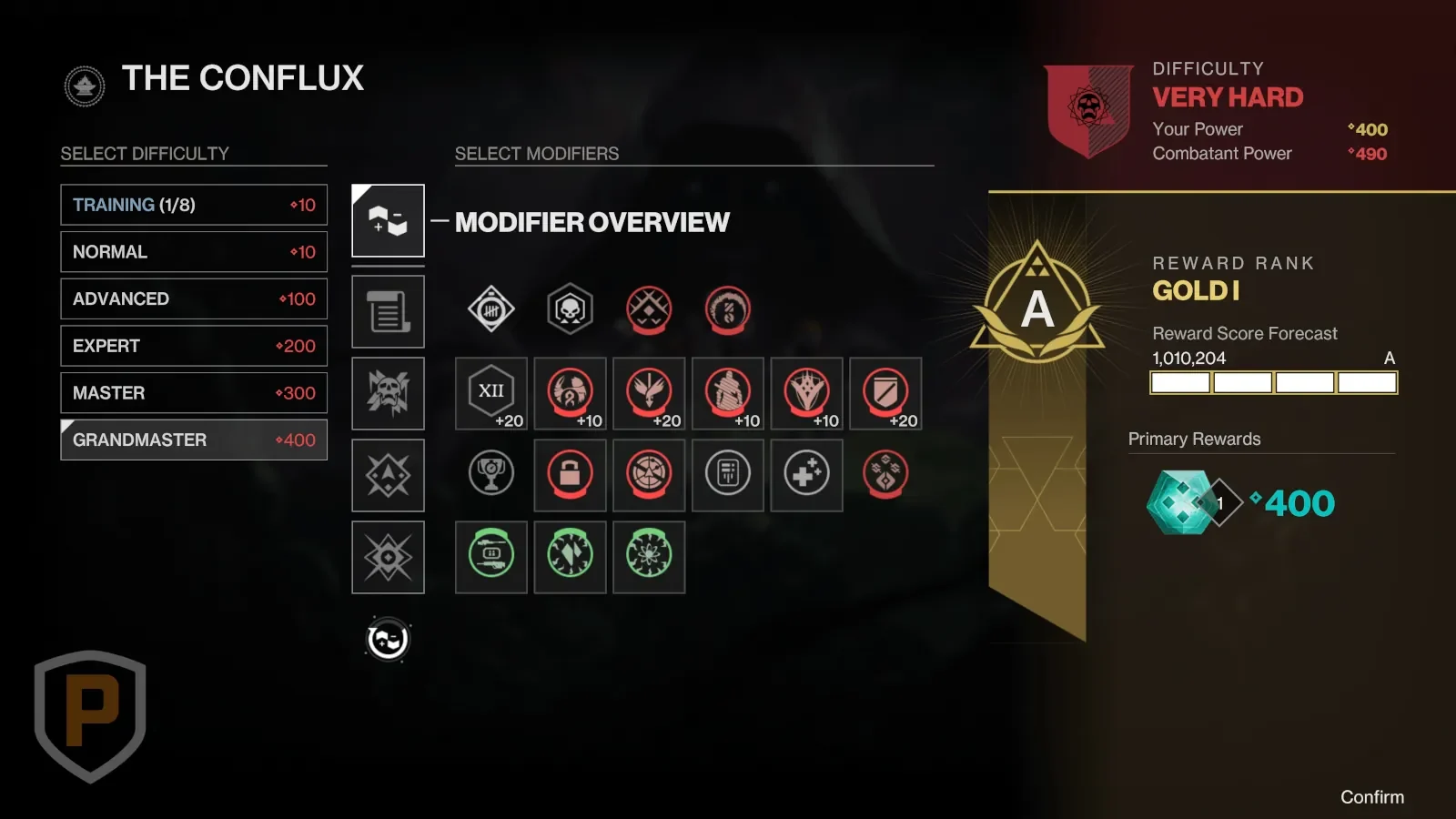Select the GRANDMASTER difficulty
The height and width of the screenshot is (819, 1456).
194,440
